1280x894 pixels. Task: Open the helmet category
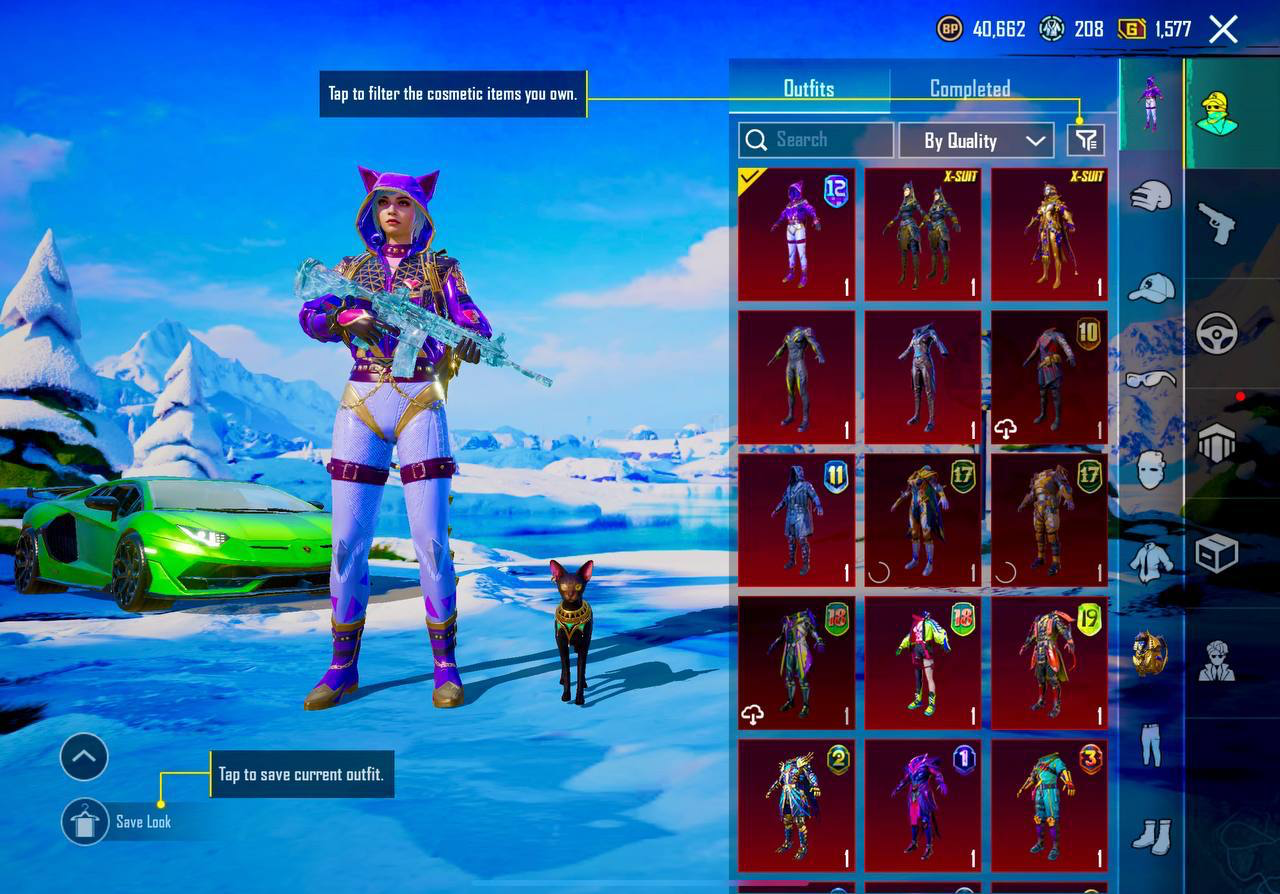click(1151, 196)
